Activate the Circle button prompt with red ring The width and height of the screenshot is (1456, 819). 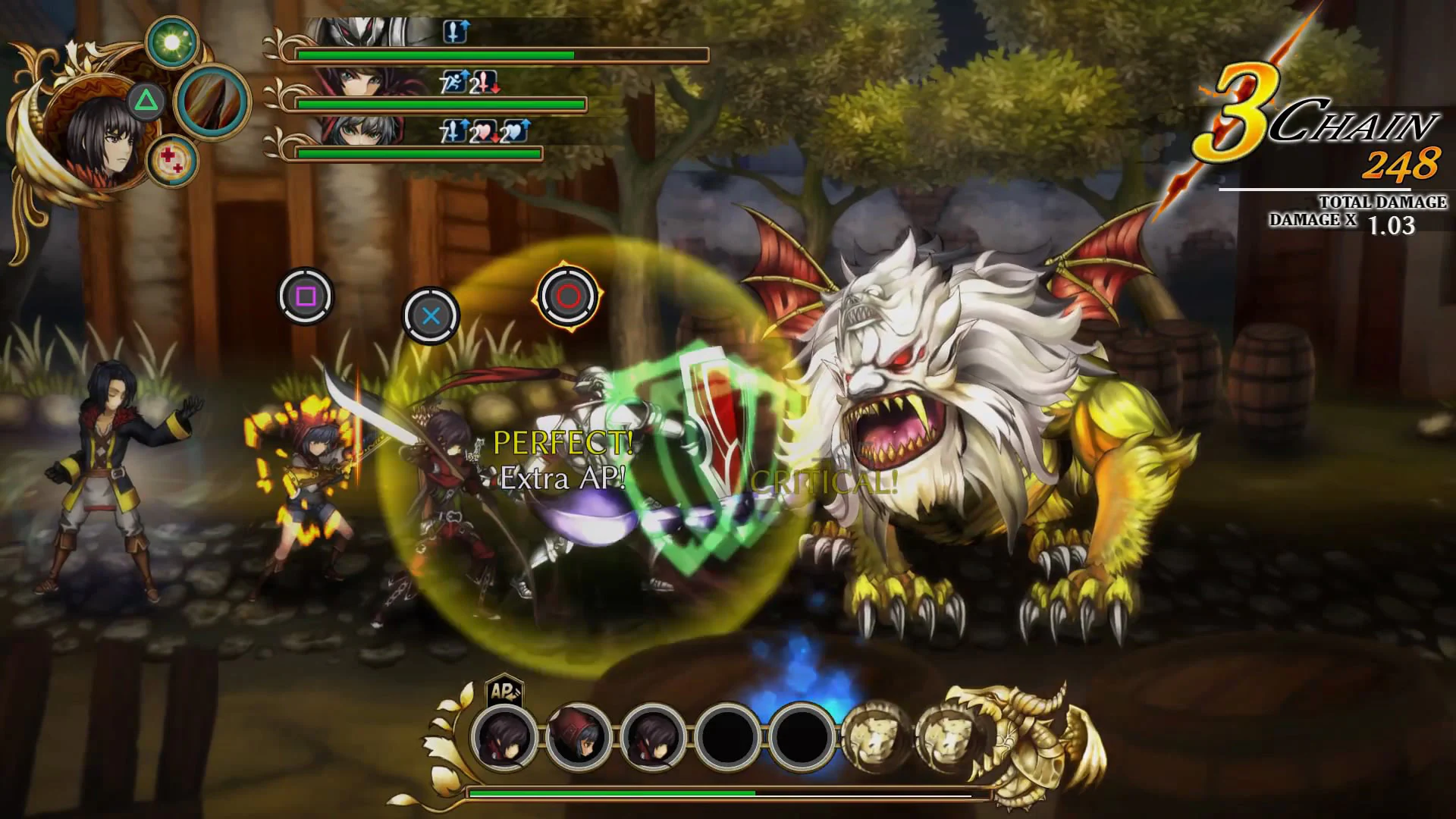[568, 297]
